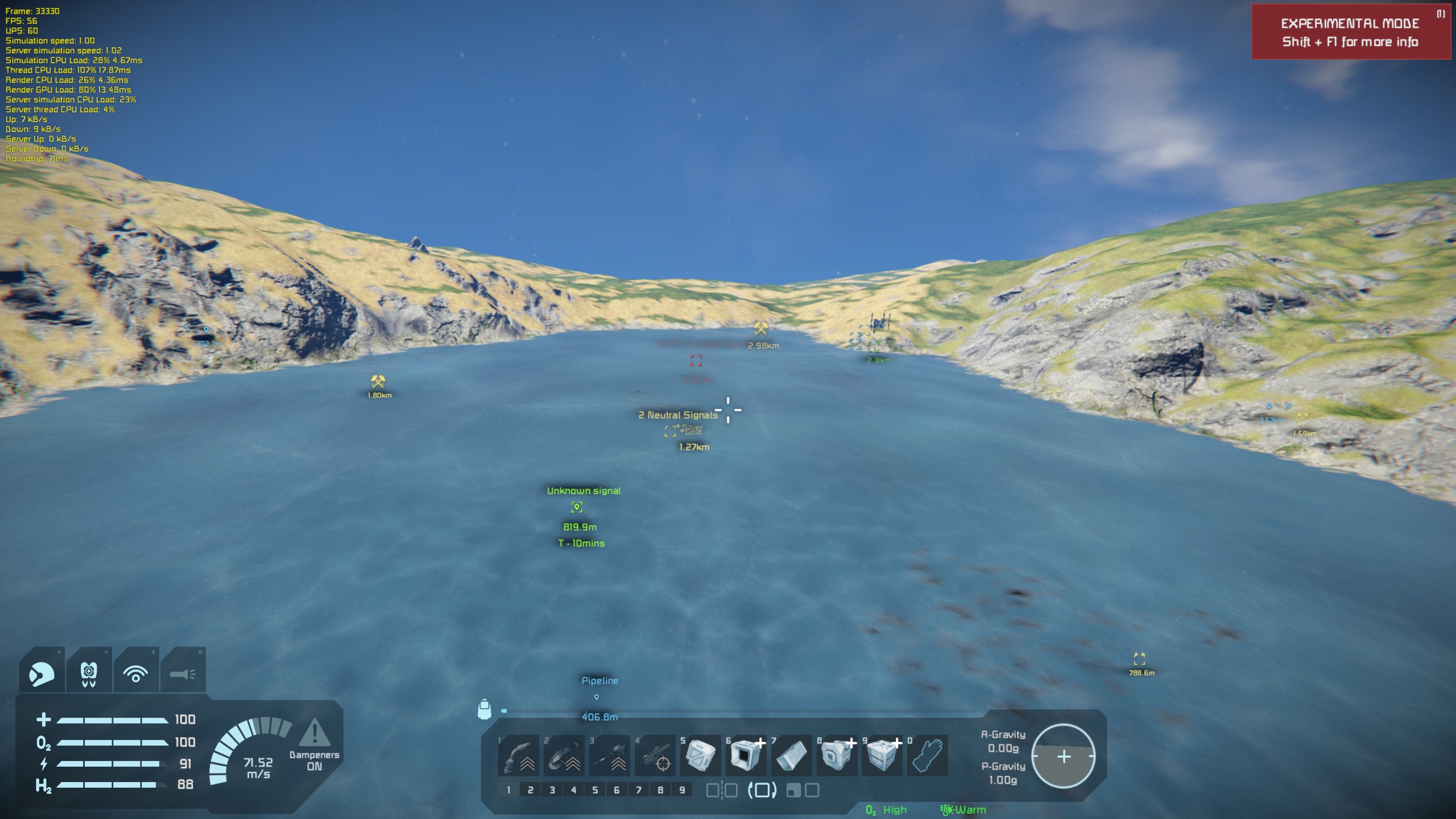Select the welder in hotbar slot 1
1456x819 pixels.
click(518, 756)
